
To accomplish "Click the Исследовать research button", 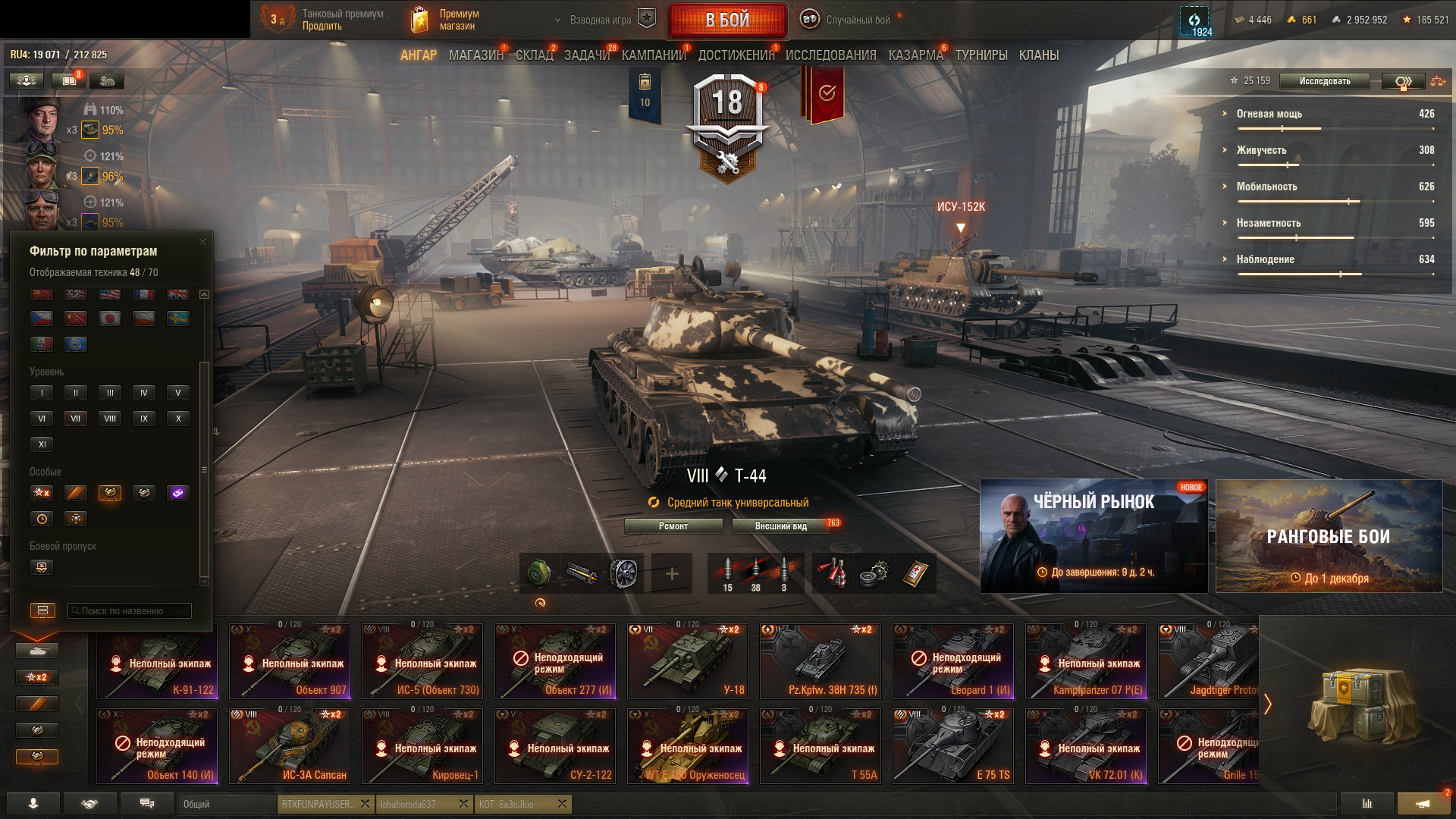I will (x=1324, y=81).
